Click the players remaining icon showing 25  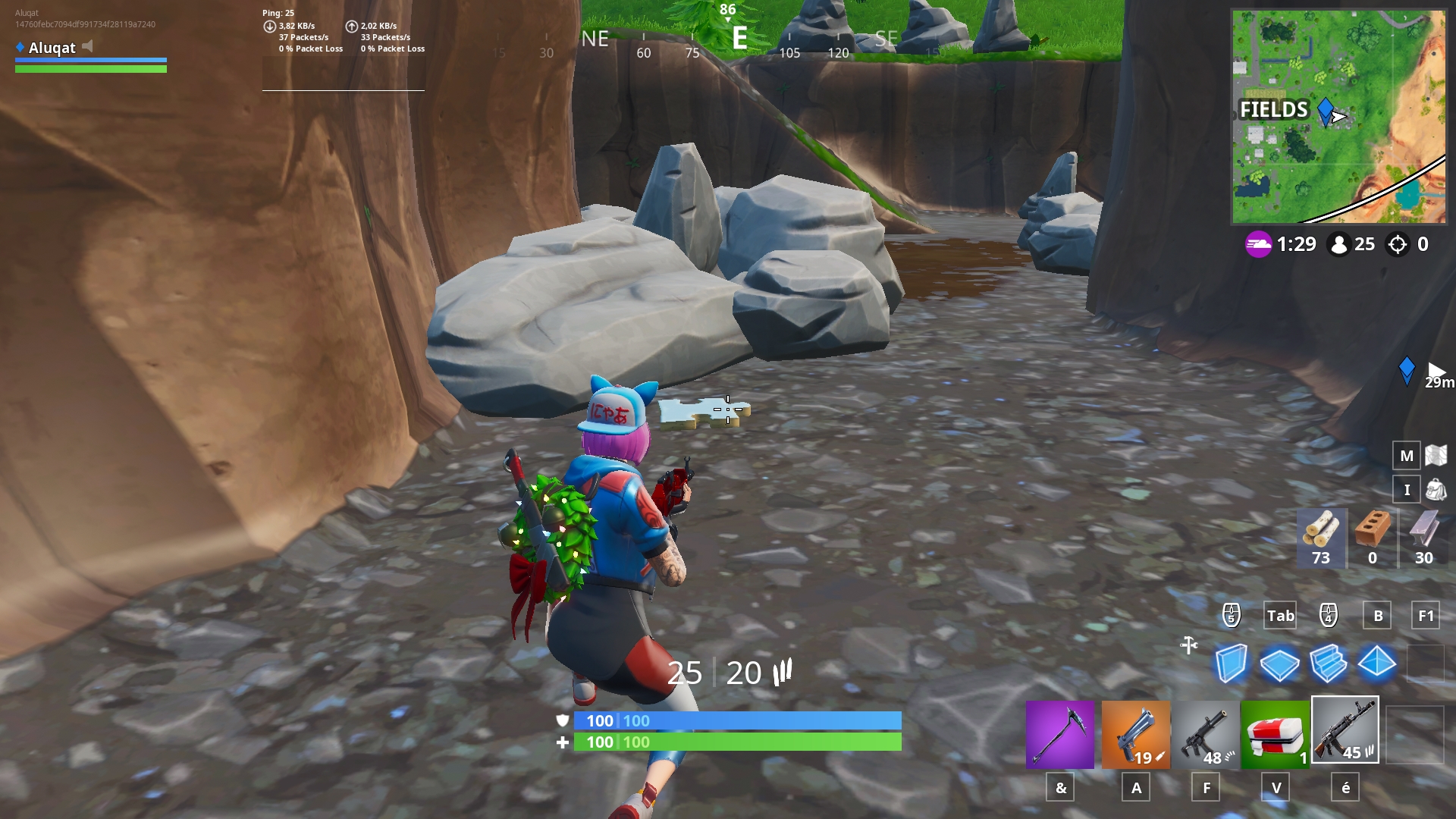(x=1339, y=244)
